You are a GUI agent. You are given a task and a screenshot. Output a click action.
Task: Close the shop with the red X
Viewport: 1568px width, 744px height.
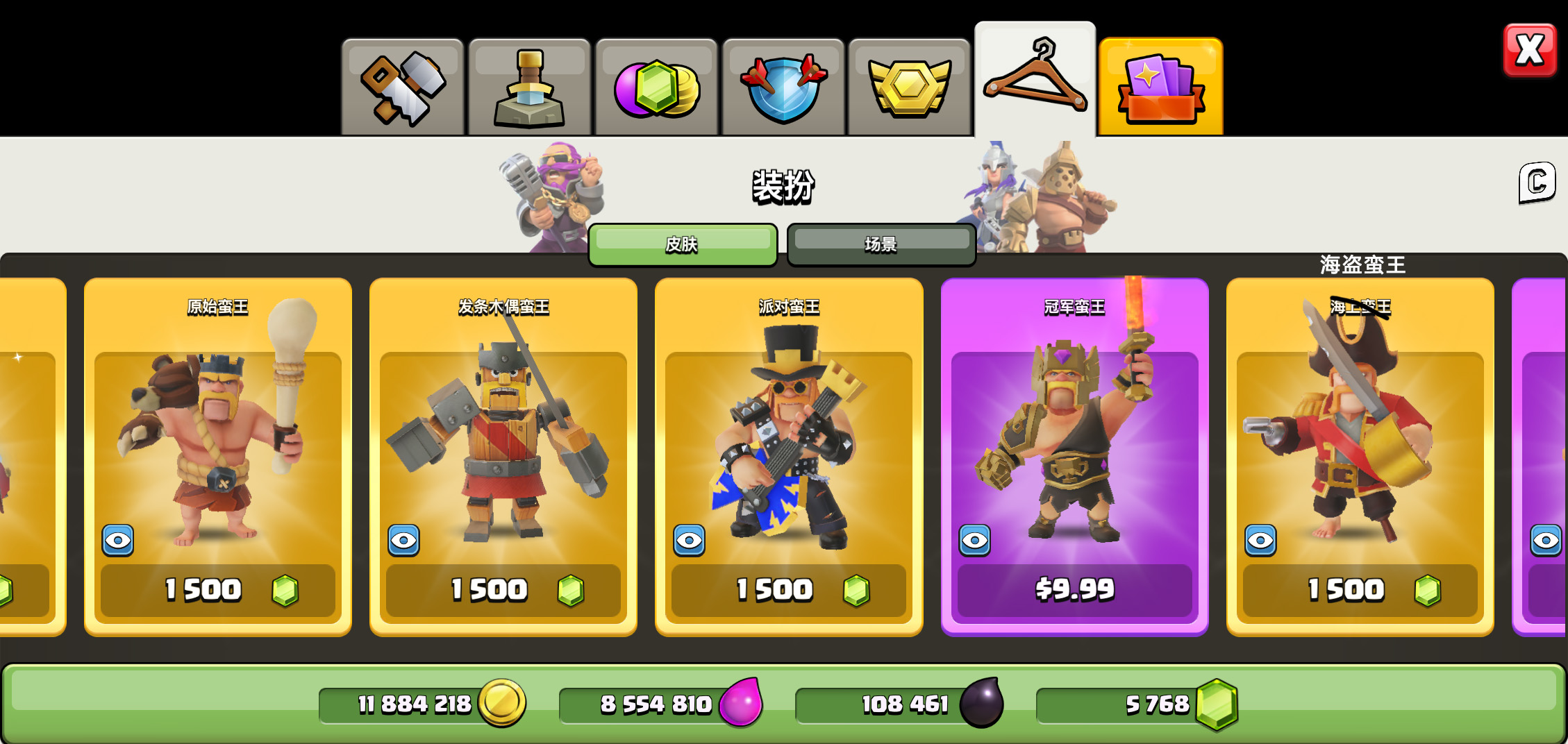coord(1529,51)
